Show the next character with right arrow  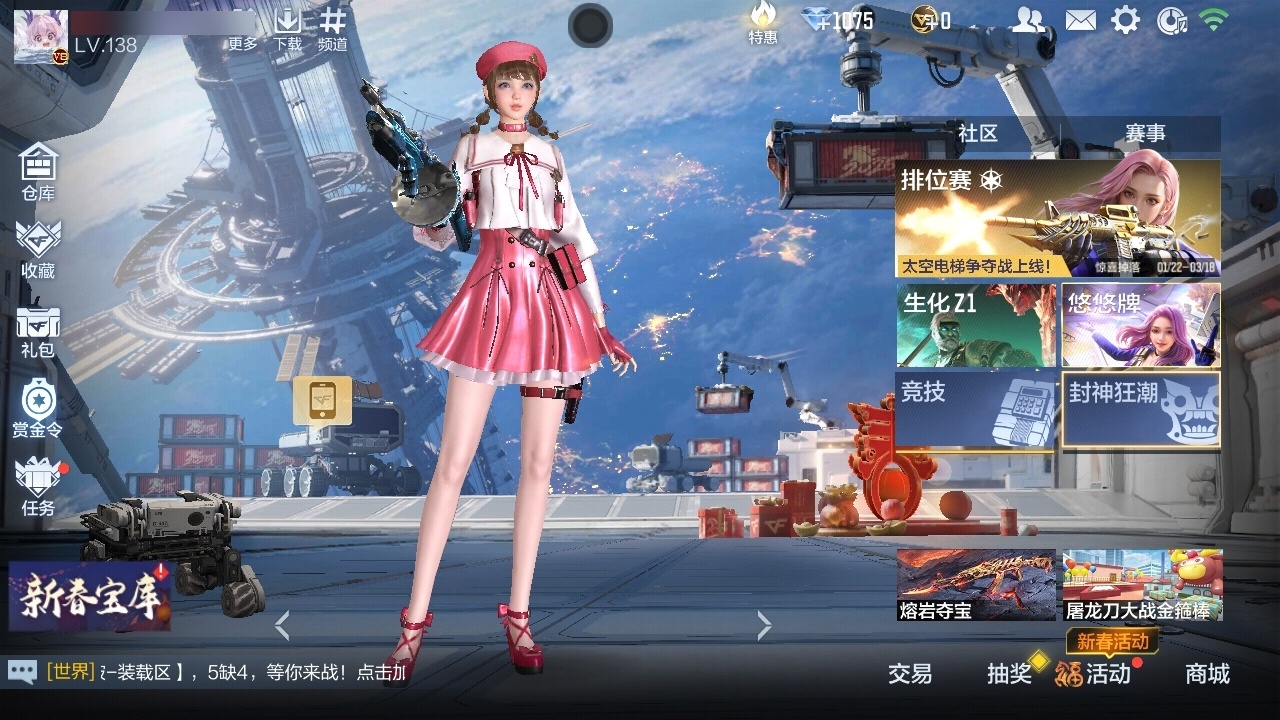click(x=765, y=626)
